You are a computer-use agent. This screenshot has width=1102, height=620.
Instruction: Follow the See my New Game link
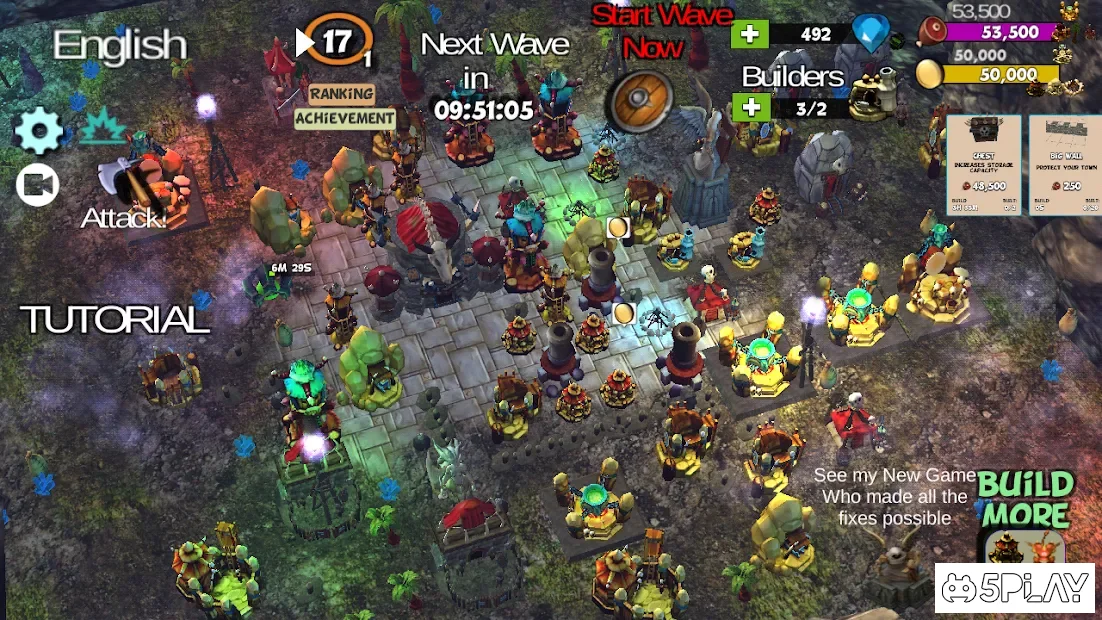(894, 497)
